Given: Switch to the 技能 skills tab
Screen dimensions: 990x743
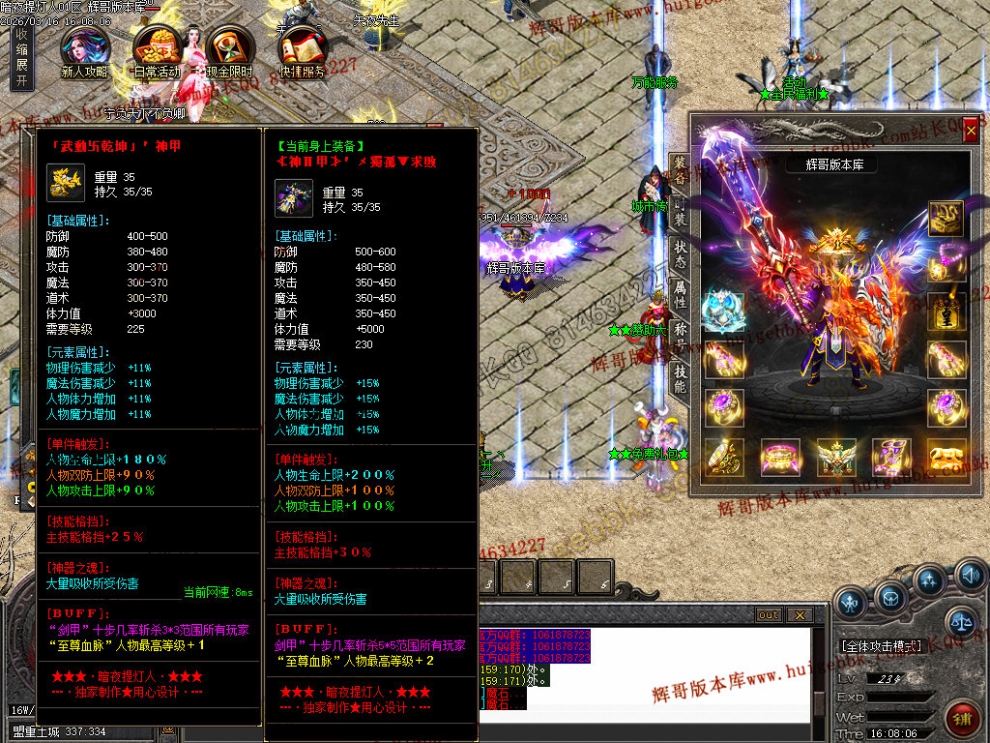Looking at the screenshot, I should pos(679,378).
